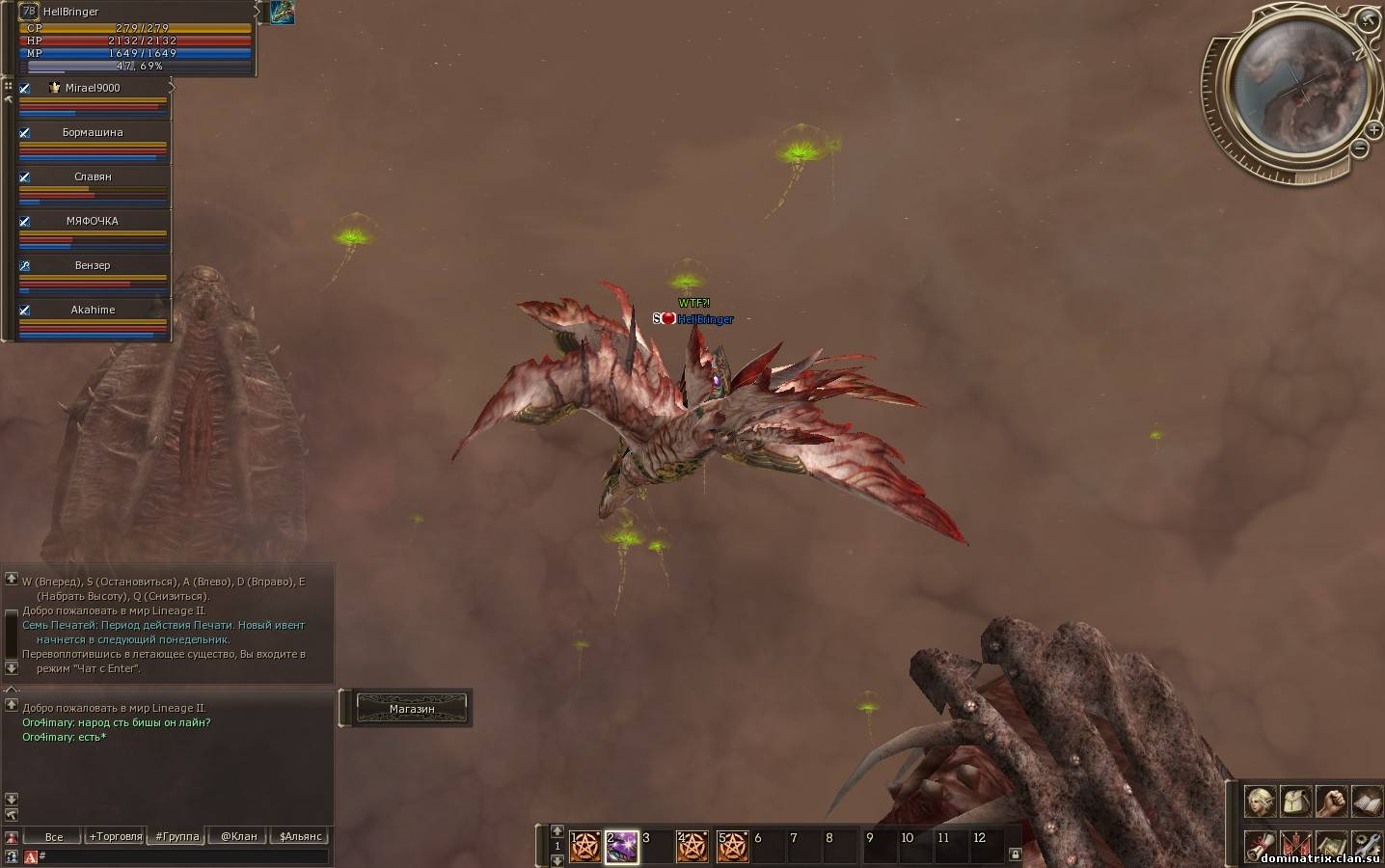Select the @Клан chat tab

click(238, 836)
